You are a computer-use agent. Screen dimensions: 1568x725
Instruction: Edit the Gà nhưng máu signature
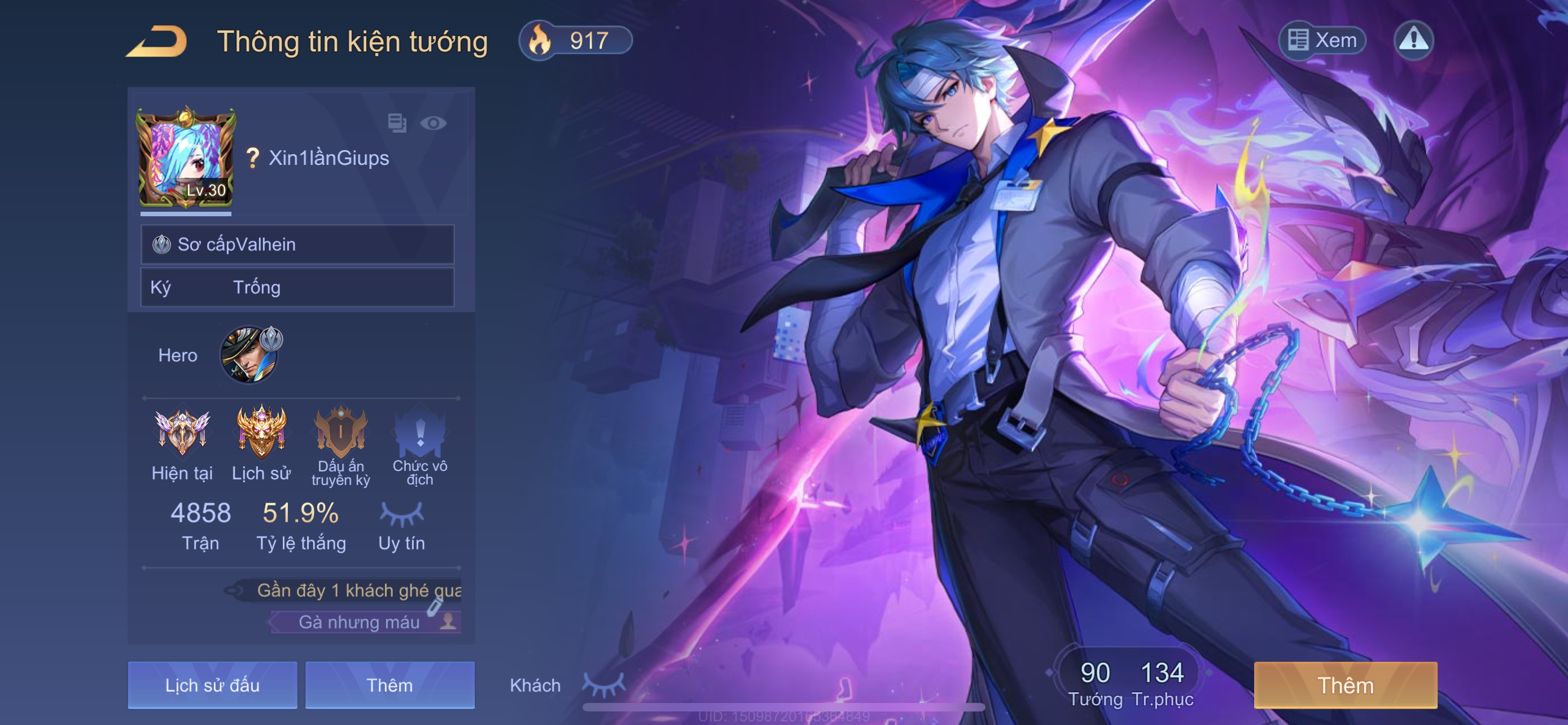435,607
